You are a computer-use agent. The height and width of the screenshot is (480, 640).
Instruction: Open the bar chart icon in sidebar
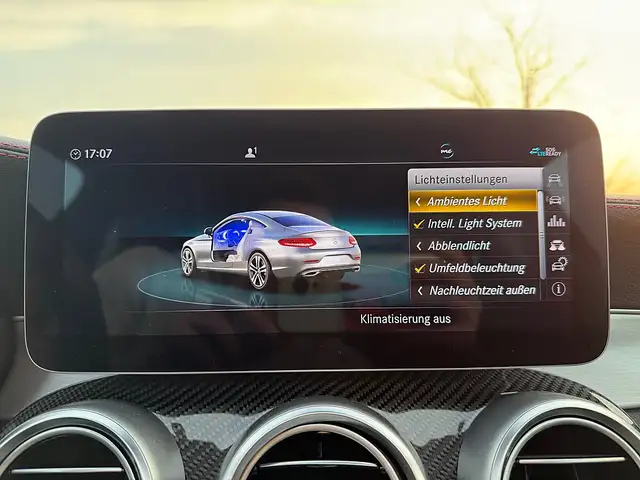click(x=557, y=221)
